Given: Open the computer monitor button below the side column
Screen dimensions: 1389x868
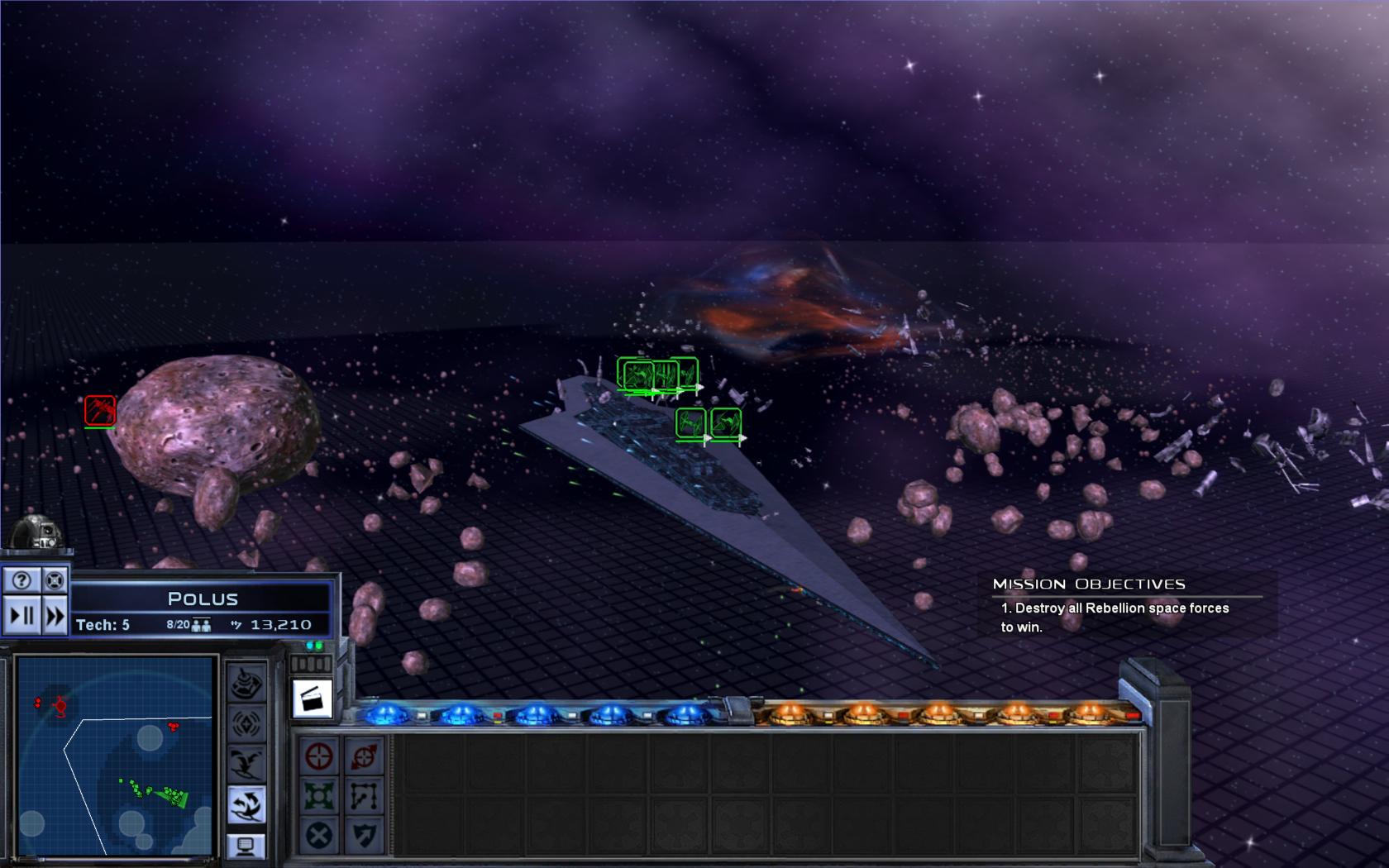Looking at the screenshot, I should point(246,846).
